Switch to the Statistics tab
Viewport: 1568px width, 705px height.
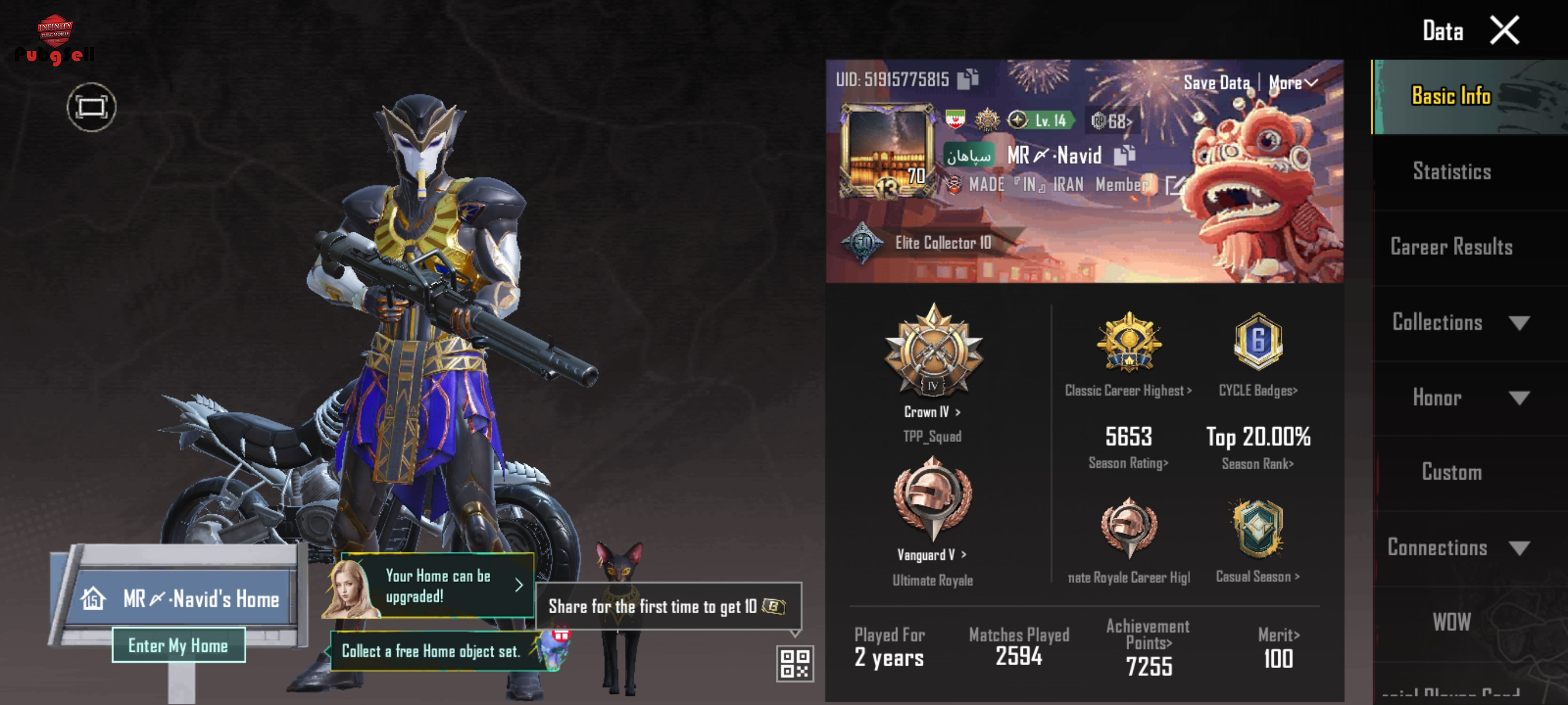pos(1452,172)
